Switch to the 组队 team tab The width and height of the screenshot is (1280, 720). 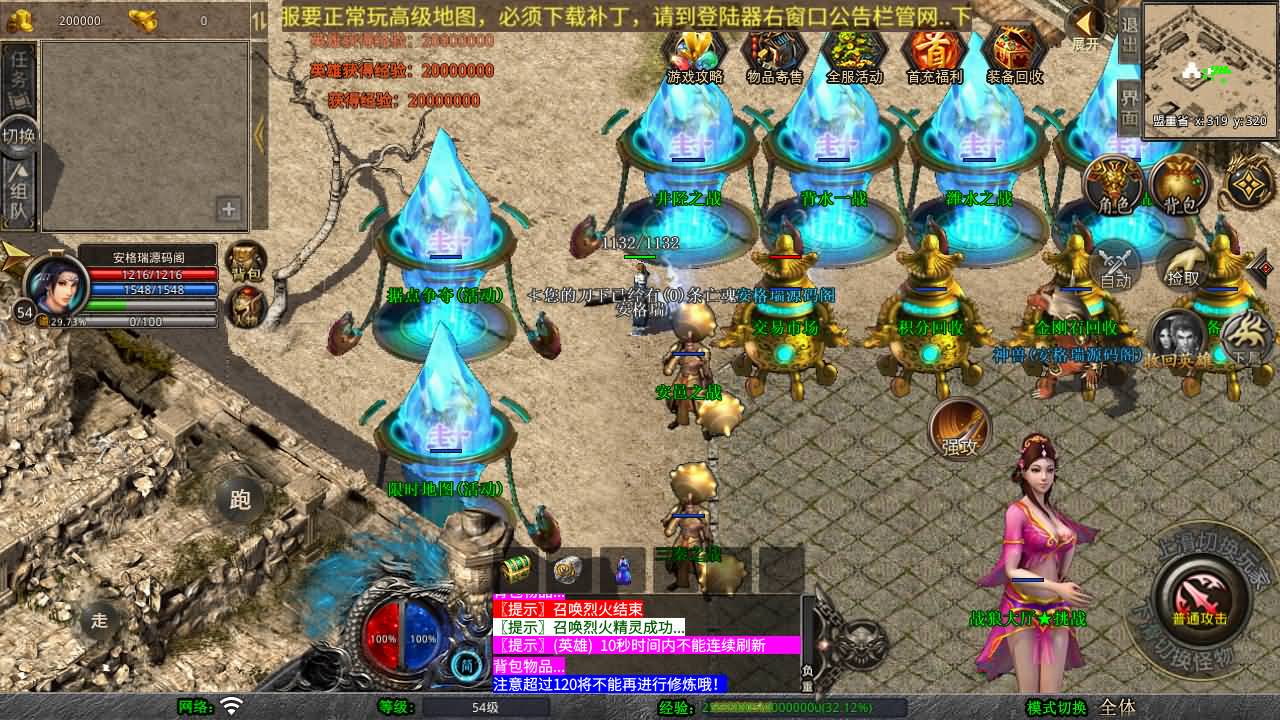(19, 193)
